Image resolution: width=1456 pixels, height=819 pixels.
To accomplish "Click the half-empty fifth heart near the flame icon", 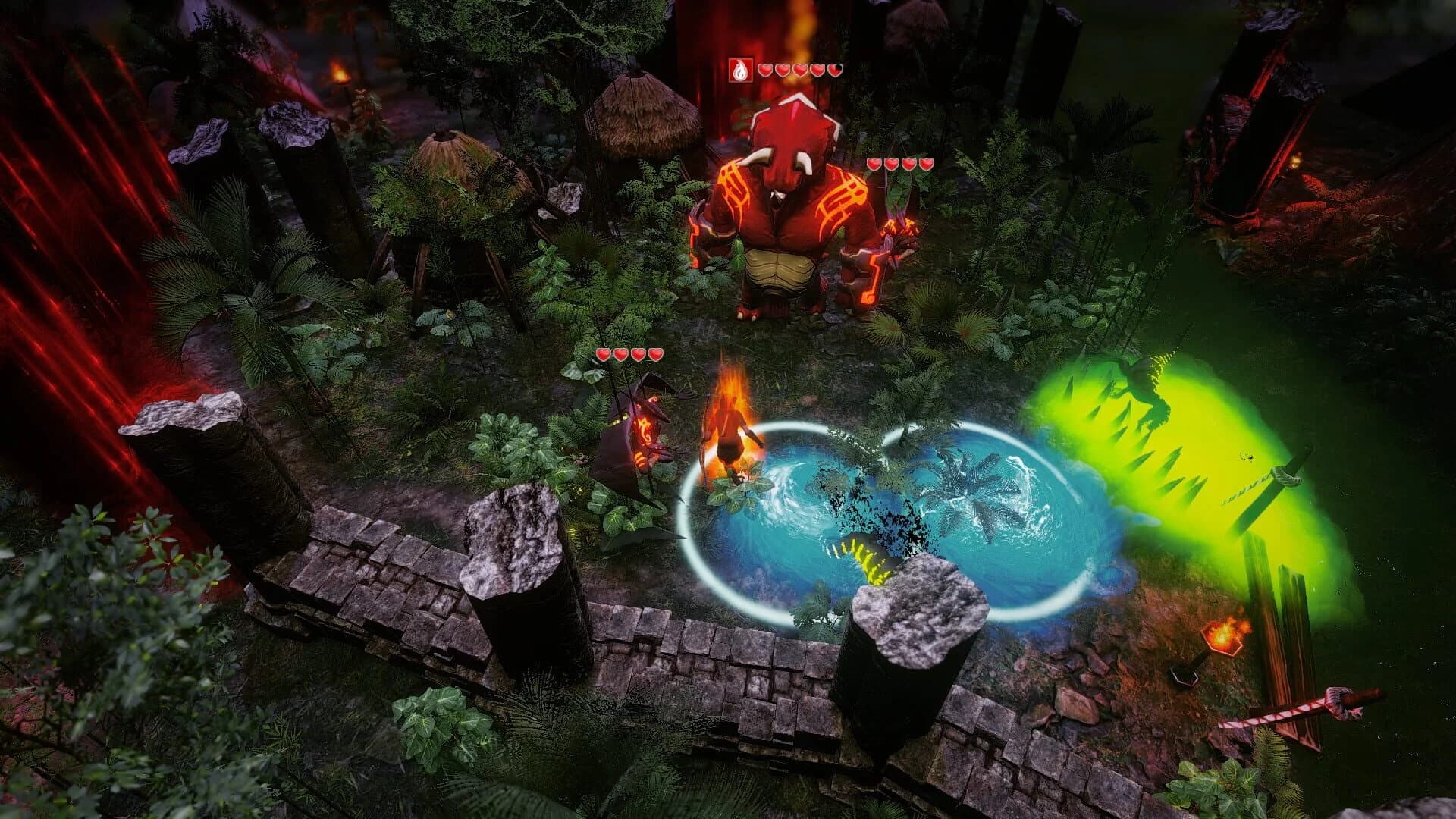I will coord(835,71).
